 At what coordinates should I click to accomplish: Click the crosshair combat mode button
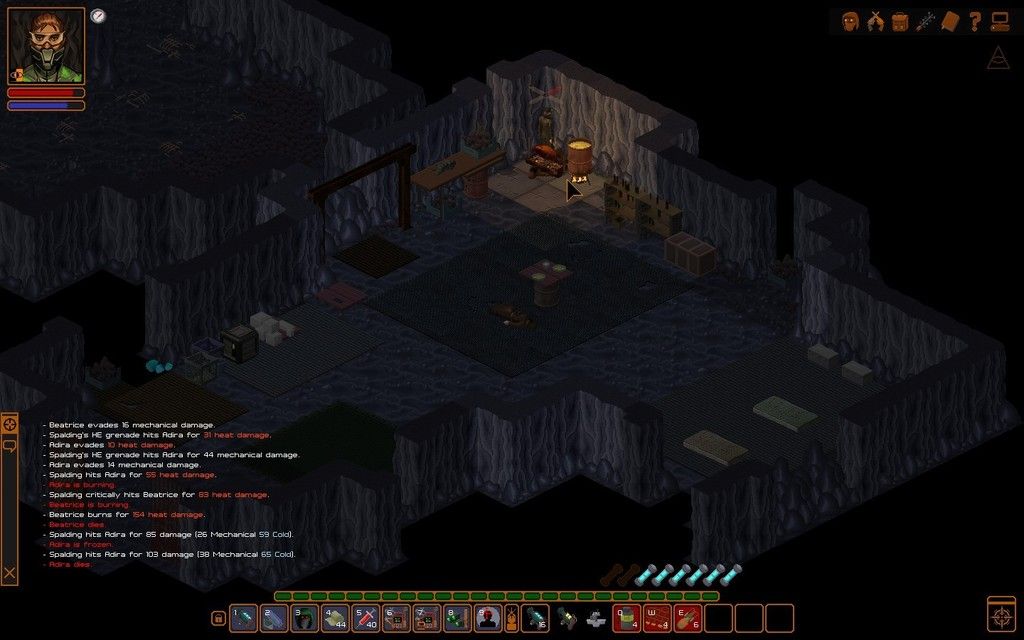tap(1001, 612)
